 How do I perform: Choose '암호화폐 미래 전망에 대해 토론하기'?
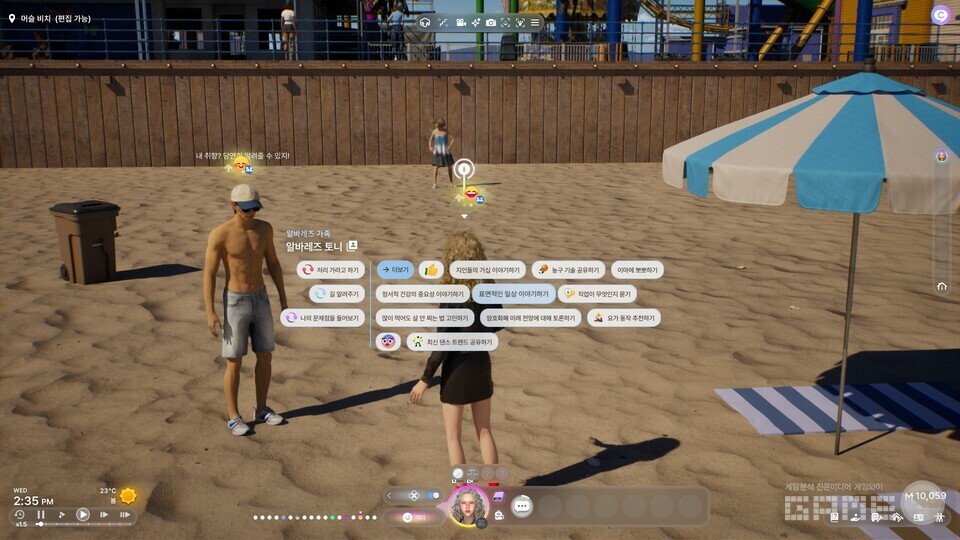(530, 318)
